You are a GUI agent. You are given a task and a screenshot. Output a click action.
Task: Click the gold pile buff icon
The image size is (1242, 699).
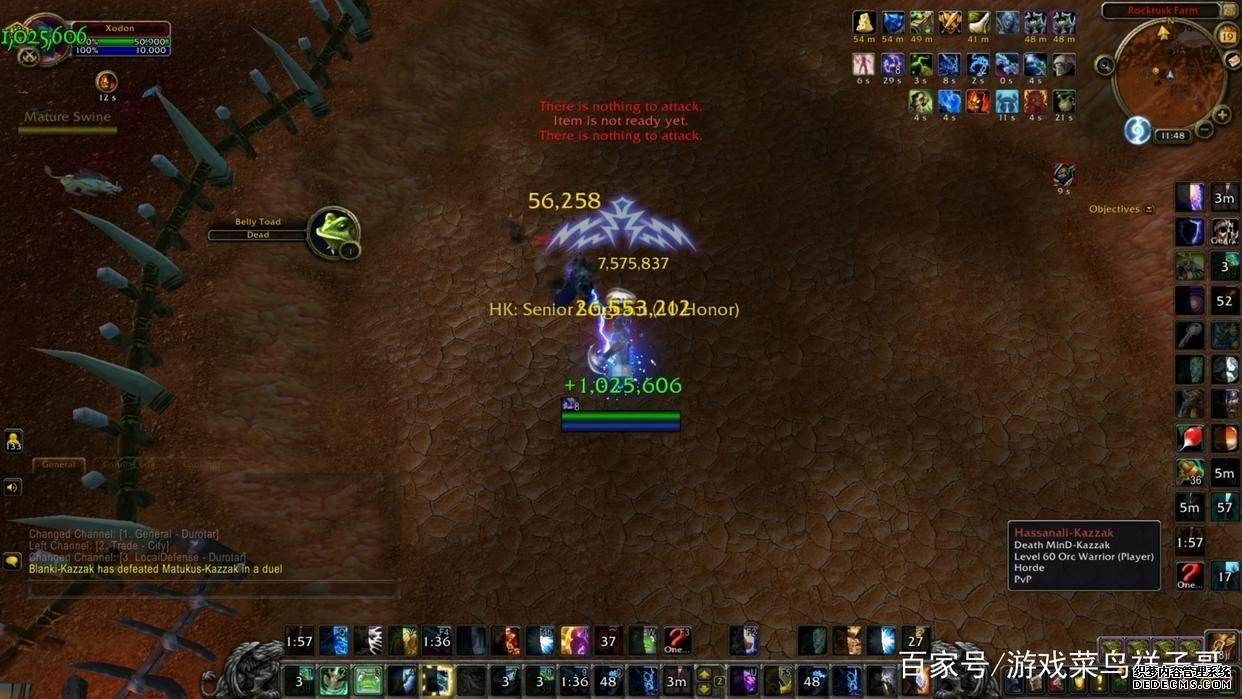click(x=864, y=23)
